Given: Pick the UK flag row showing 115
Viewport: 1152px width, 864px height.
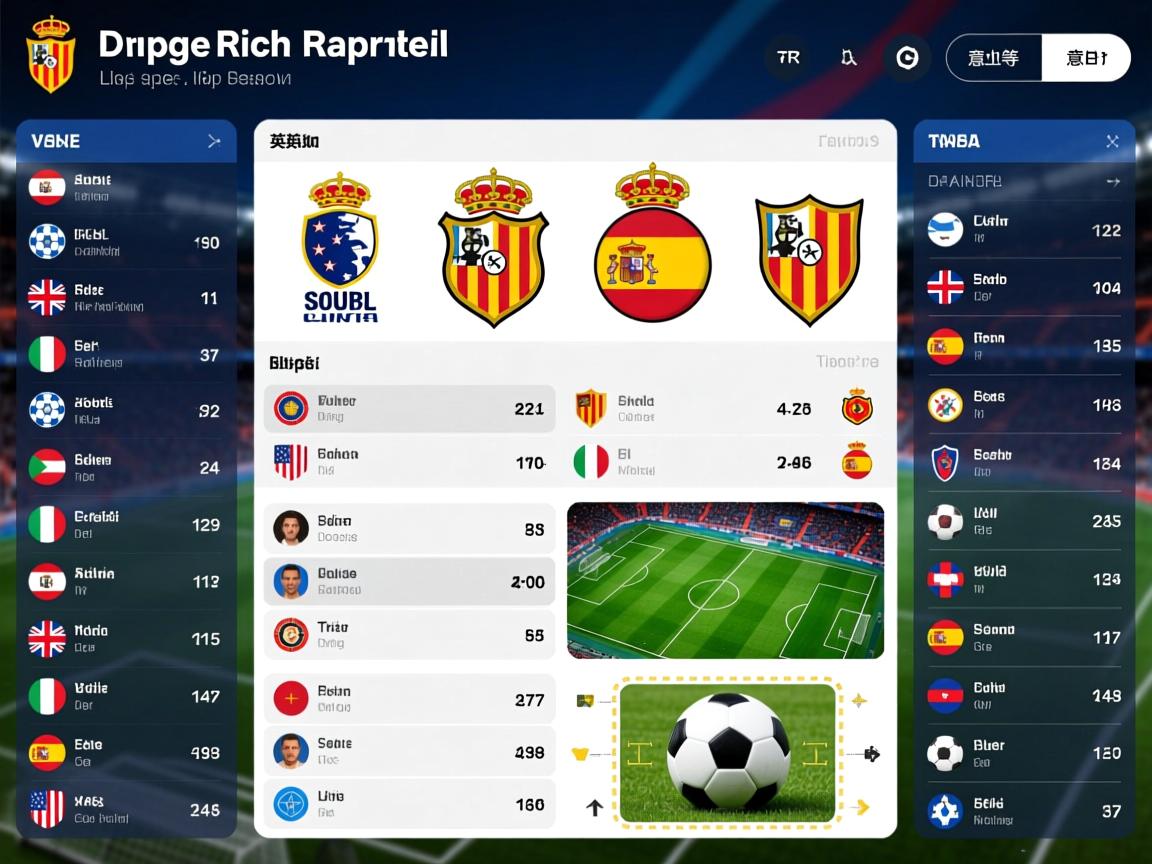Looking at the screenshot, I should pyautogui.click(x=125, y=638).
